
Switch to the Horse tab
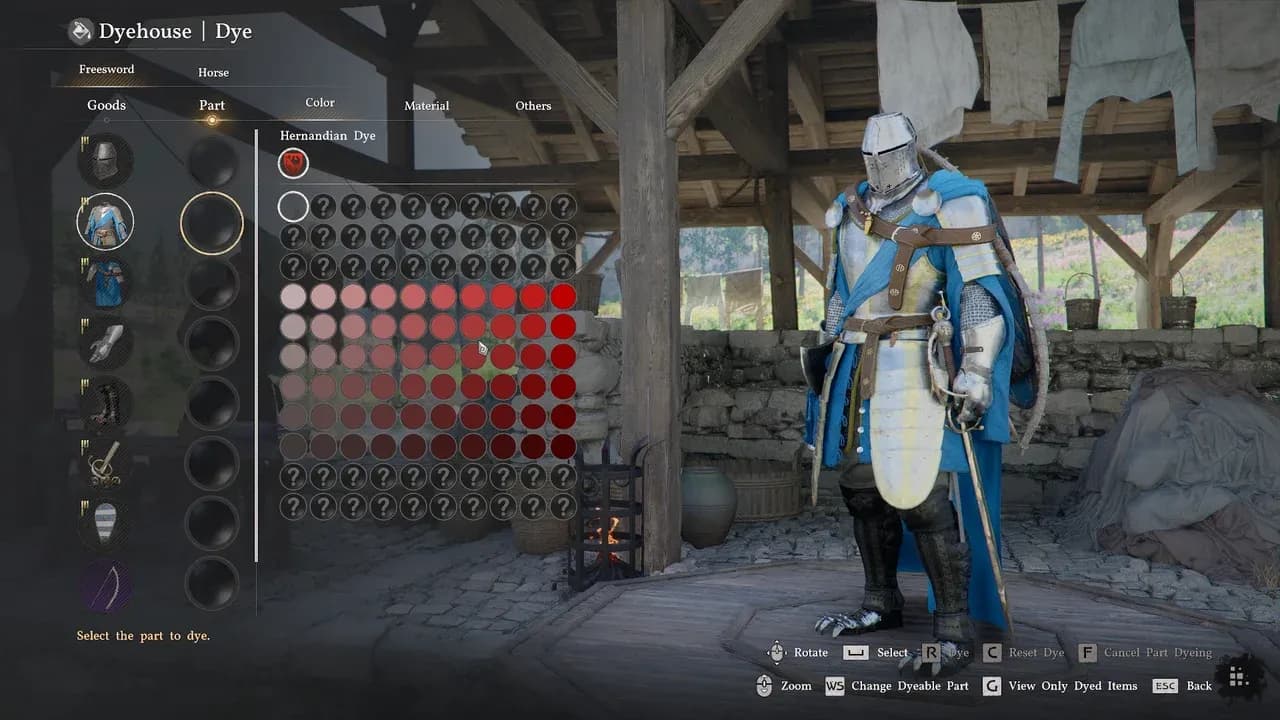pyautogui.click(x=213, y=72)
